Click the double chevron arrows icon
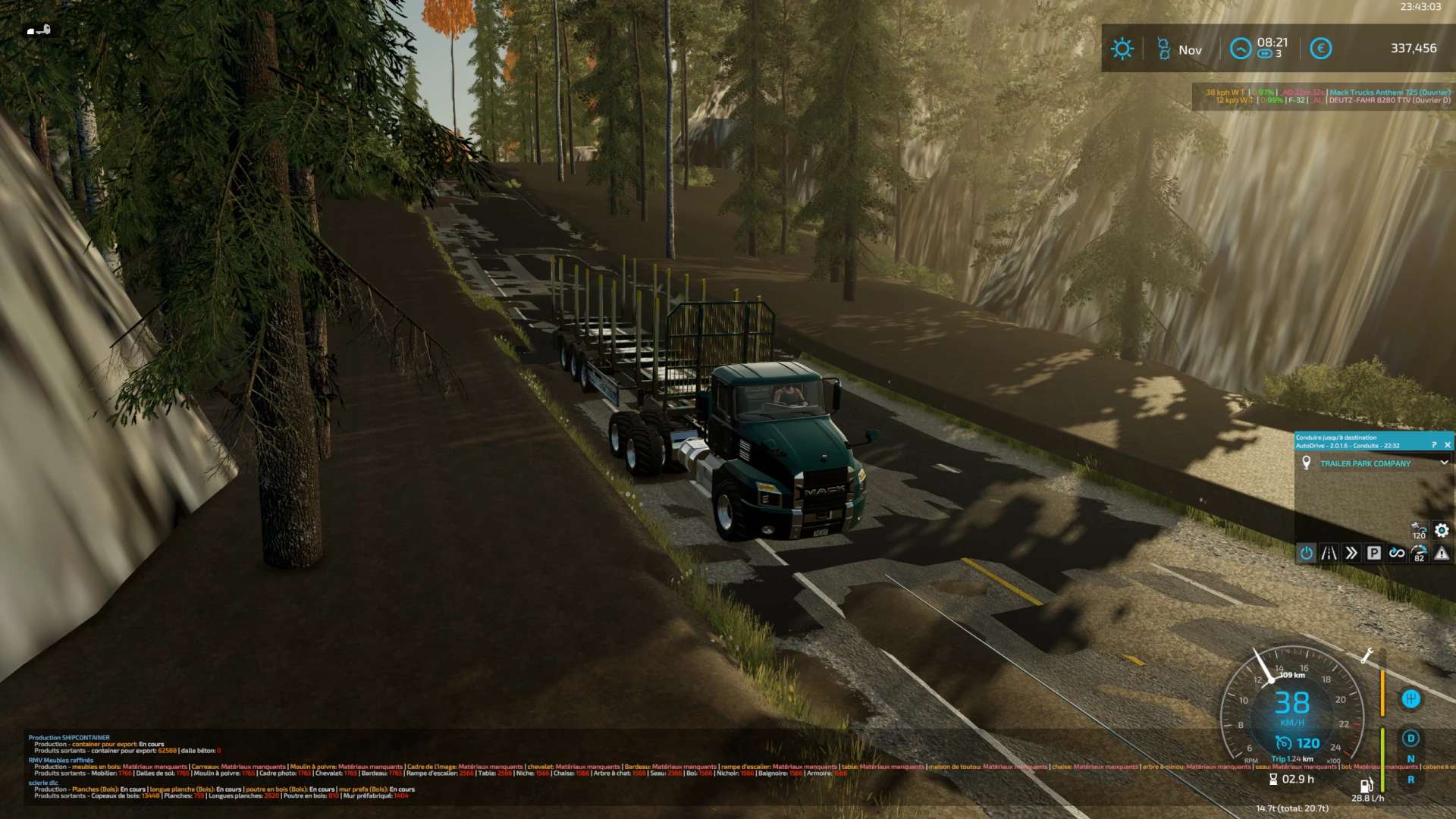1456x819 pixels. coord(1351,554)
